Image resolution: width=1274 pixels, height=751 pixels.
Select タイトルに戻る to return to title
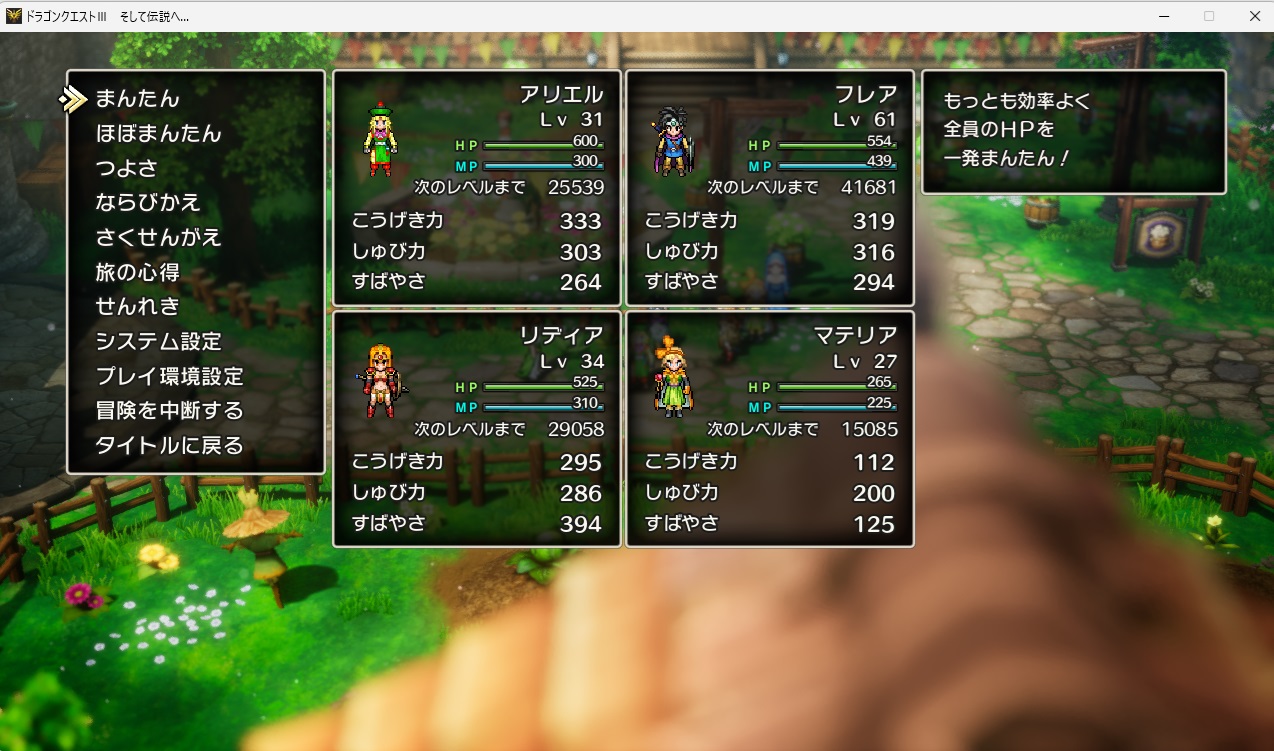pyautogui.click(x=169, y=446)
